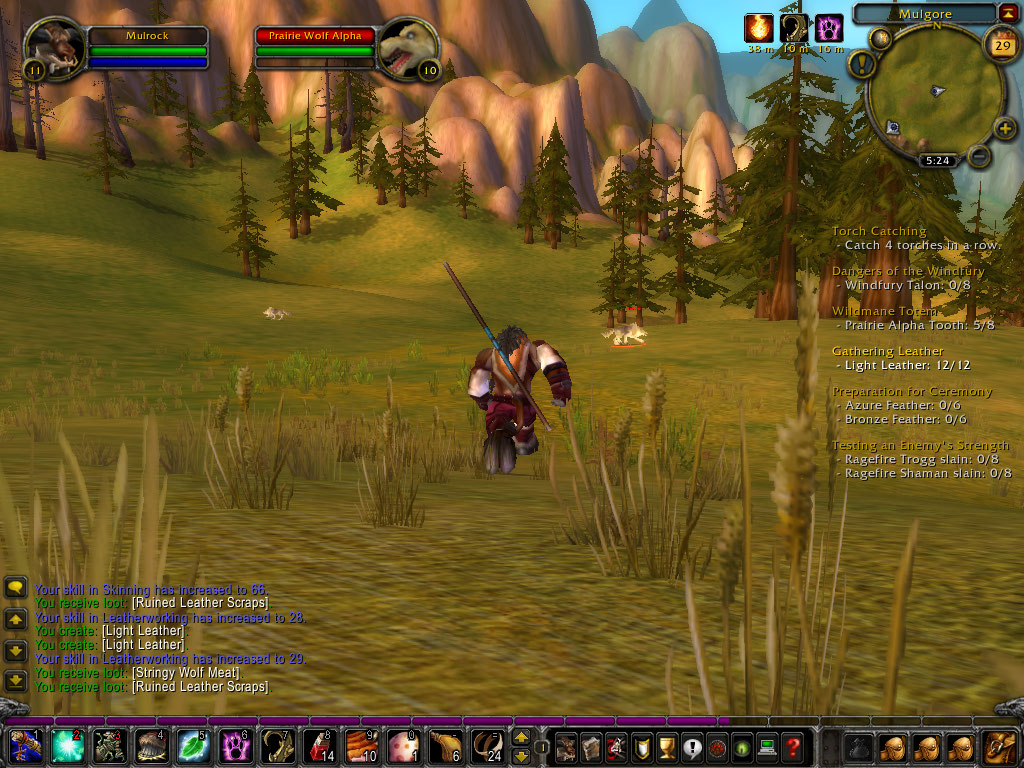The width and height of the screenshot is (1024, 768).
Task: Open the calendar showing day 29
Action: click(1000, 44)
